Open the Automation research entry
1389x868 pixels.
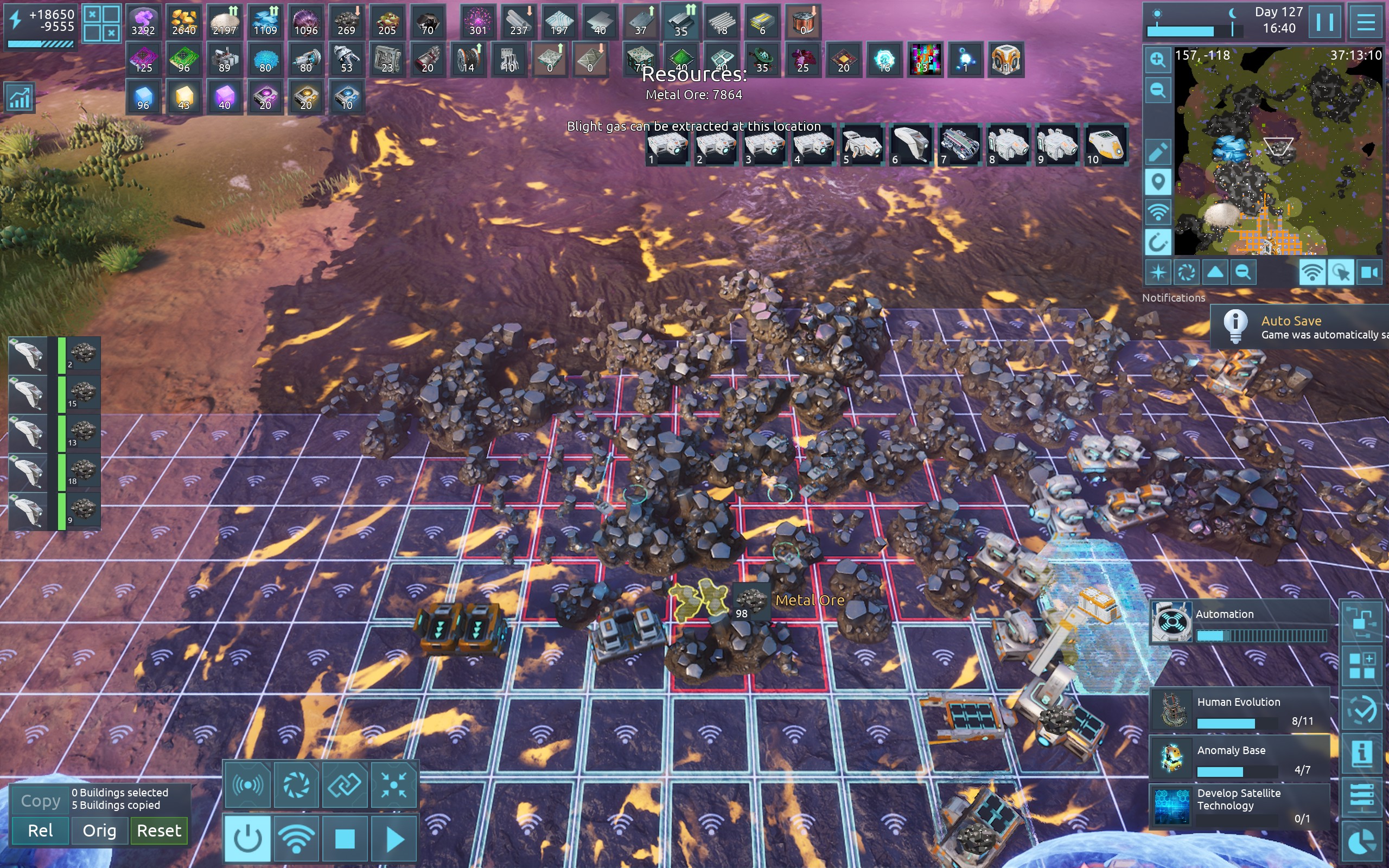[1240, 622]
